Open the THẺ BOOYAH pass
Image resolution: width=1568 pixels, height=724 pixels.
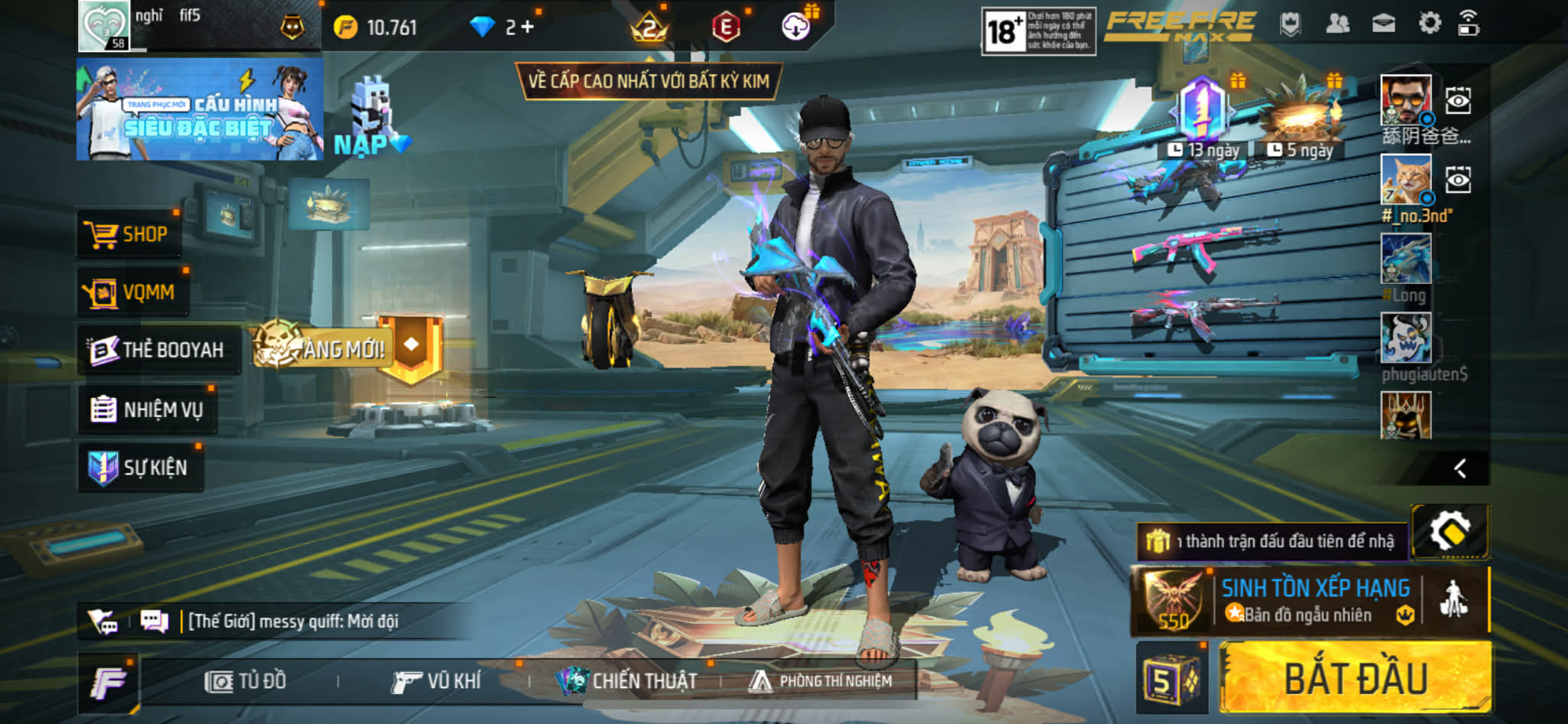pyautogui.click(x=158, y=350)
